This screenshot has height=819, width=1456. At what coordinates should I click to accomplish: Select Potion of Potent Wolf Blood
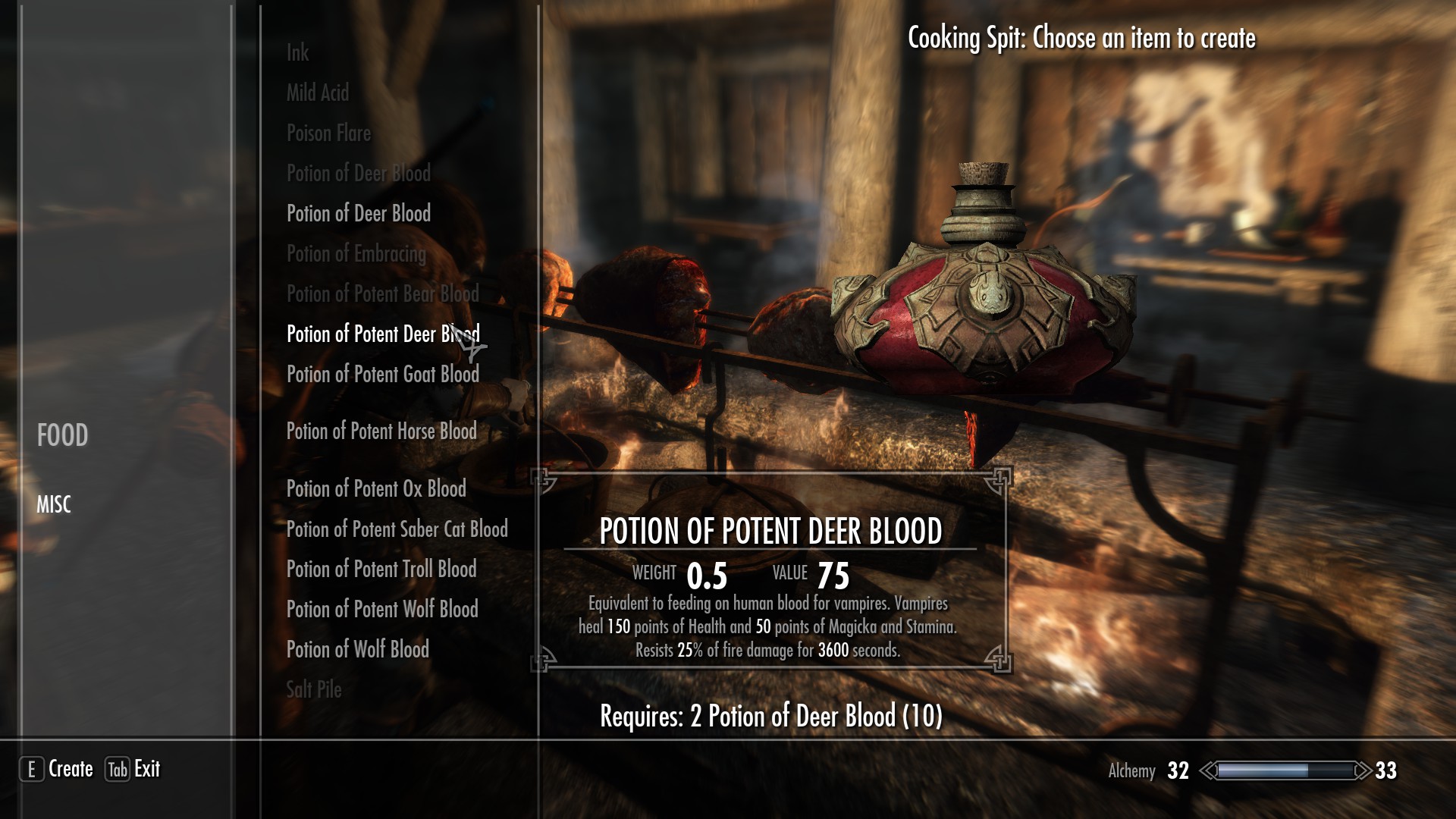(x=382, y=610)
